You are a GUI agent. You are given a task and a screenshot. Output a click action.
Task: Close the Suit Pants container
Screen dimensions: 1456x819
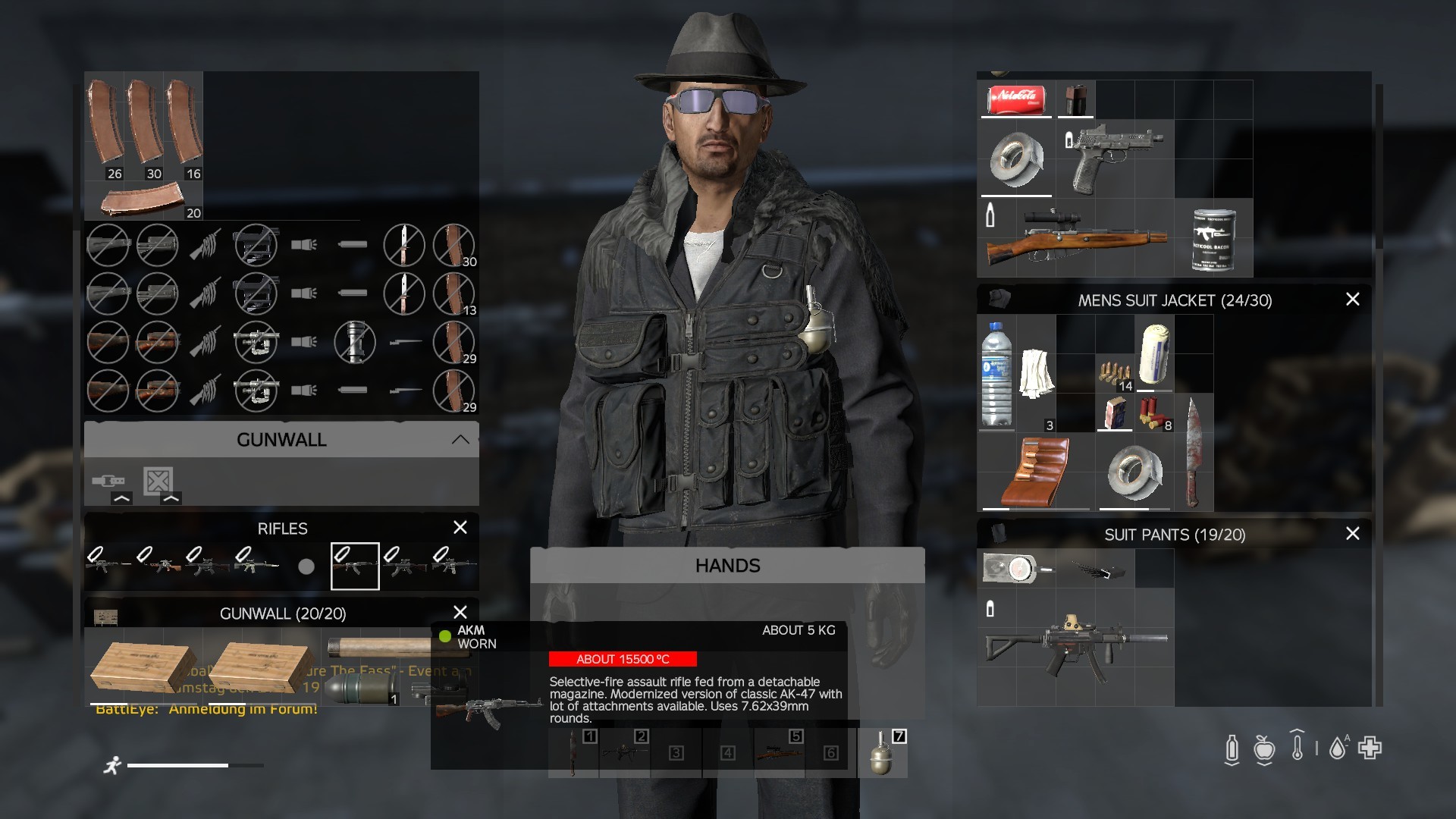pyautogui.click(x=1352, y=534)
